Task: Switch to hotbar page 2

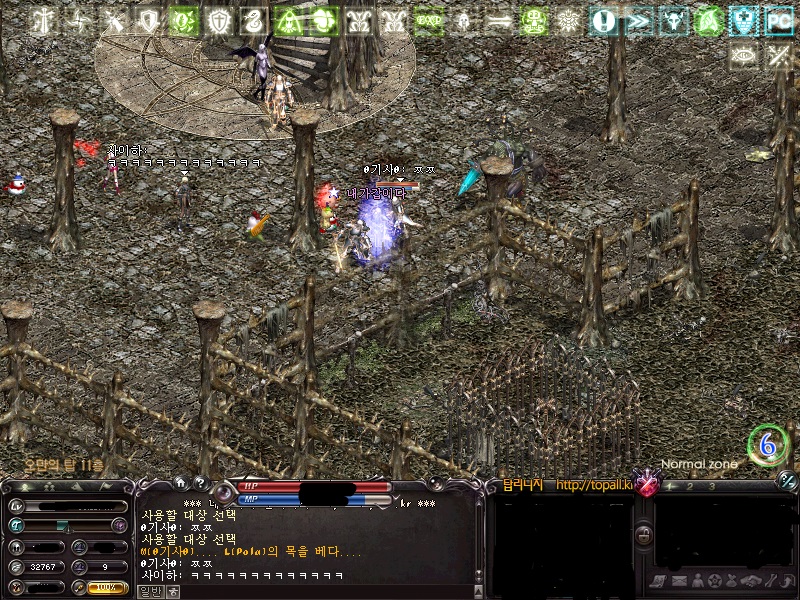Action: [x=690, y=486]
